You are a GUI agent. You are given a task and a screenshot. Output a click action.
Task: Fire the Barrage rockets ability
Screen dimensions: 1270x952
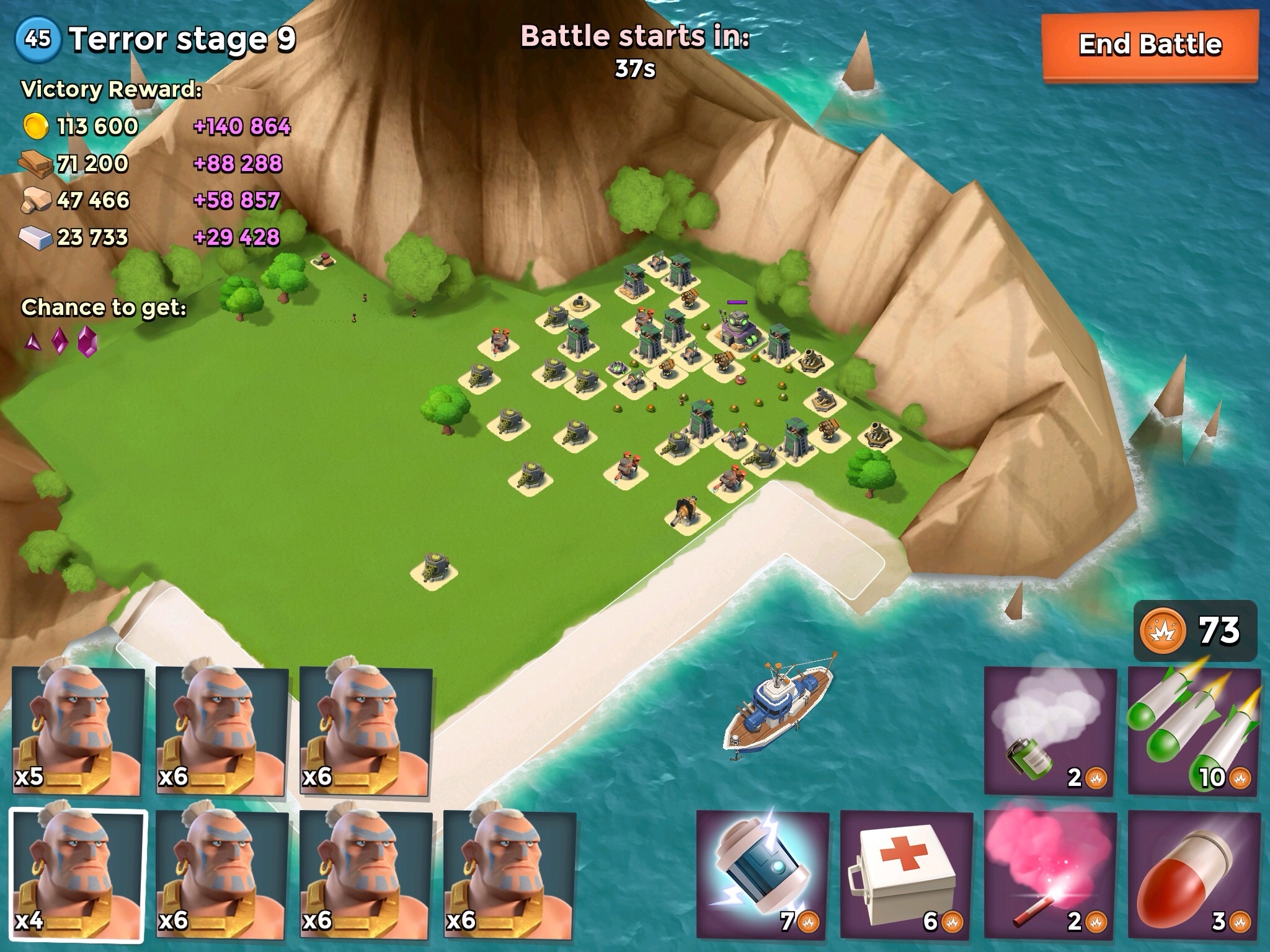[1194, 733]
